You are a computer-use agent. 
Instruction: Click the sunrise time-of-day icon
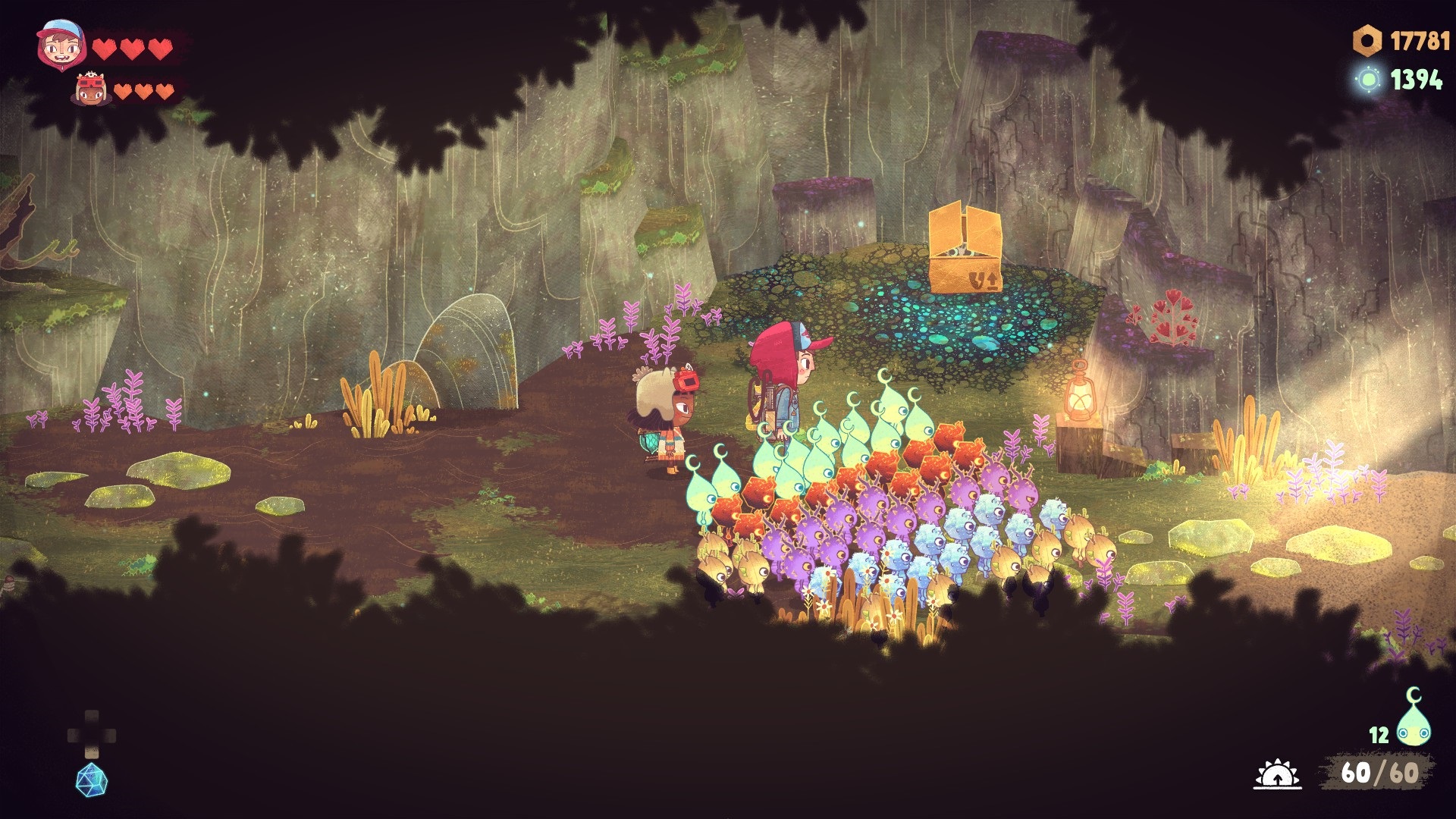(x=1277, y=774)
